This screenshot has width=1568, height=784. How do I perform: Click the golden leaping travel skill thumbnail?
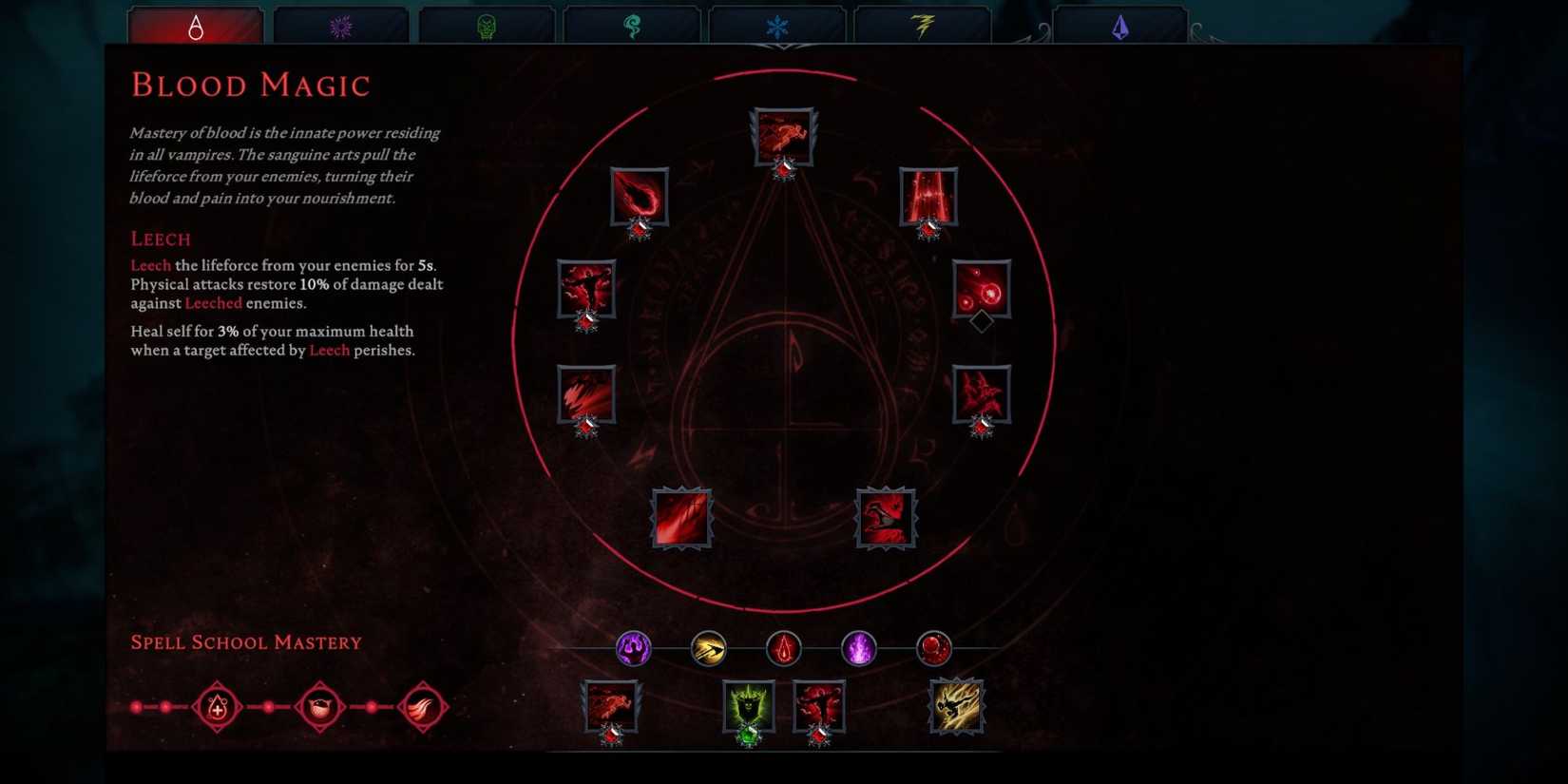coord(955,705)
